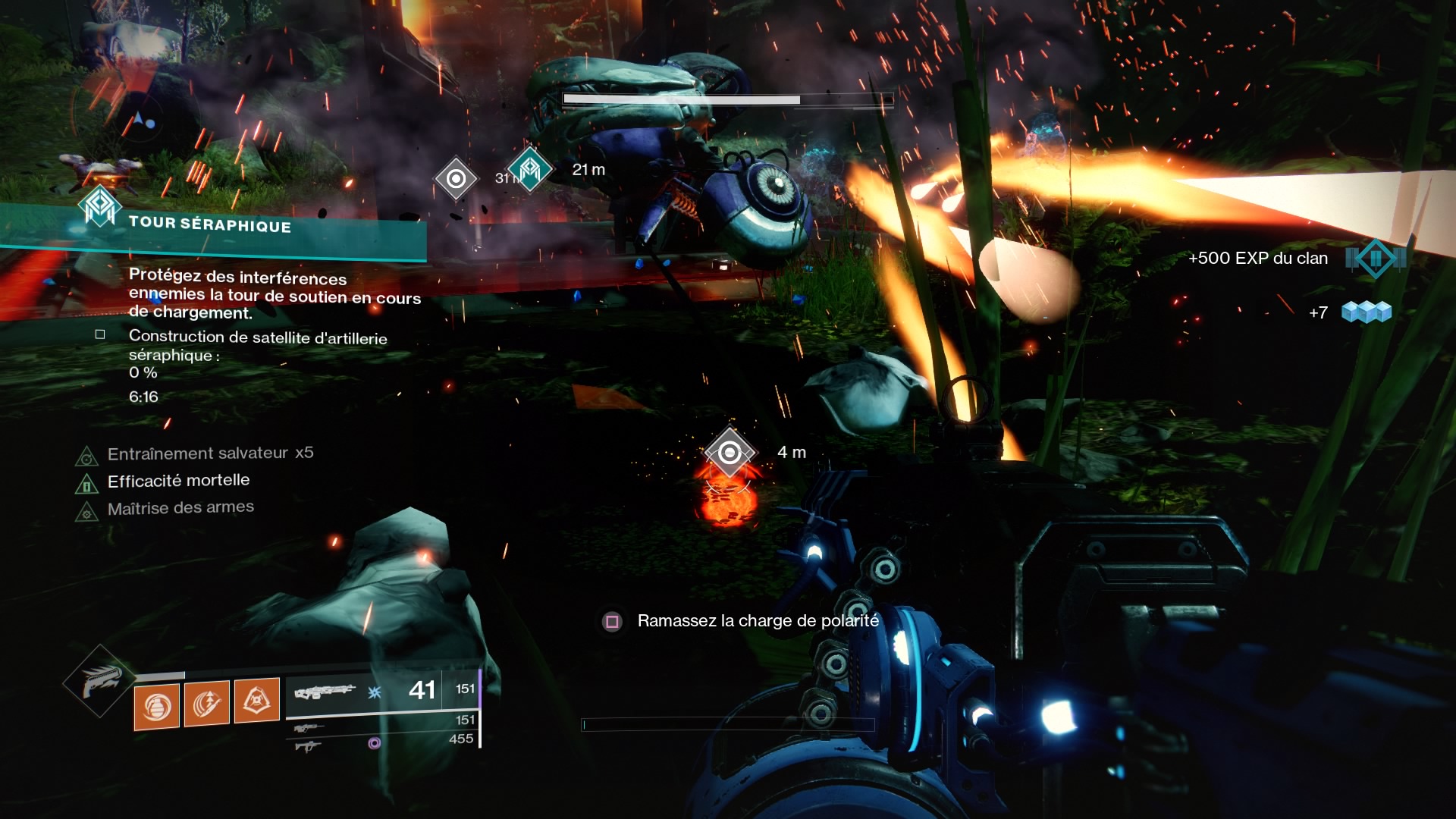Select the white waypoint marker at 4 m
This screenshot has width=1456, height=819.
(730, 453)
